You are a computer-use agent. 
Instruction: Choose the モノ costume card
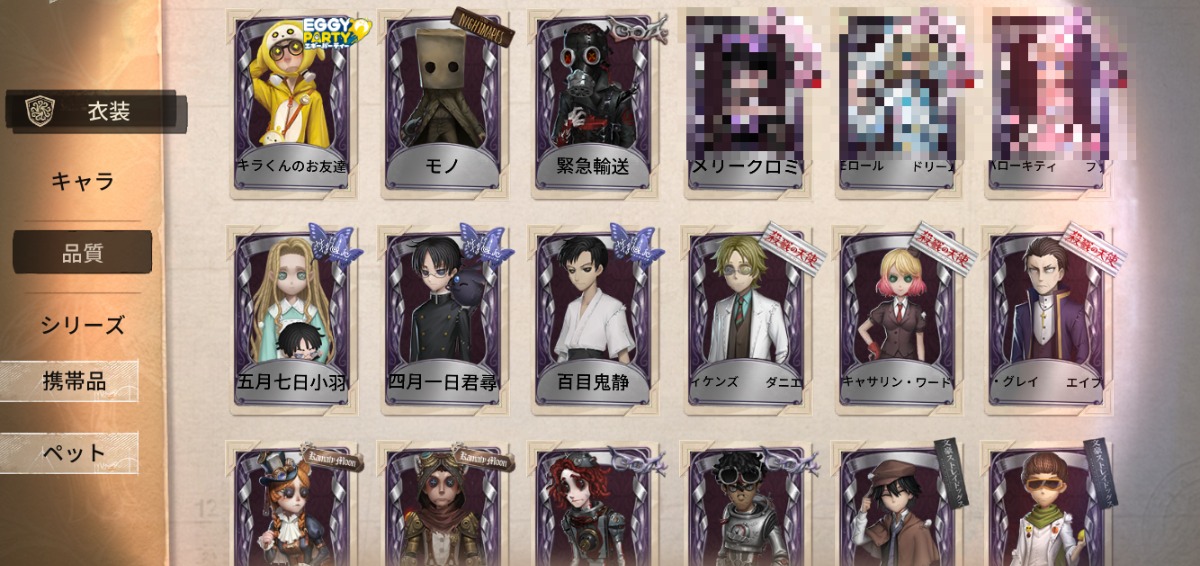point(443,100)
